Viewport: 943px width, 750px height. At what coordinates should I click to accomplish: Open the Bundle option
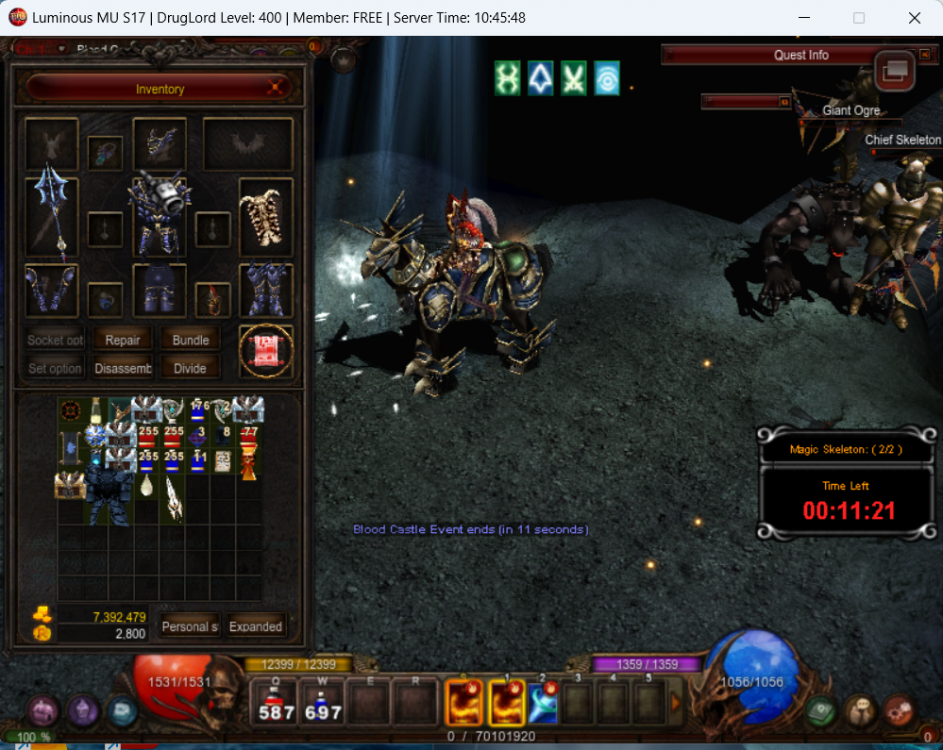coord(190,340)
